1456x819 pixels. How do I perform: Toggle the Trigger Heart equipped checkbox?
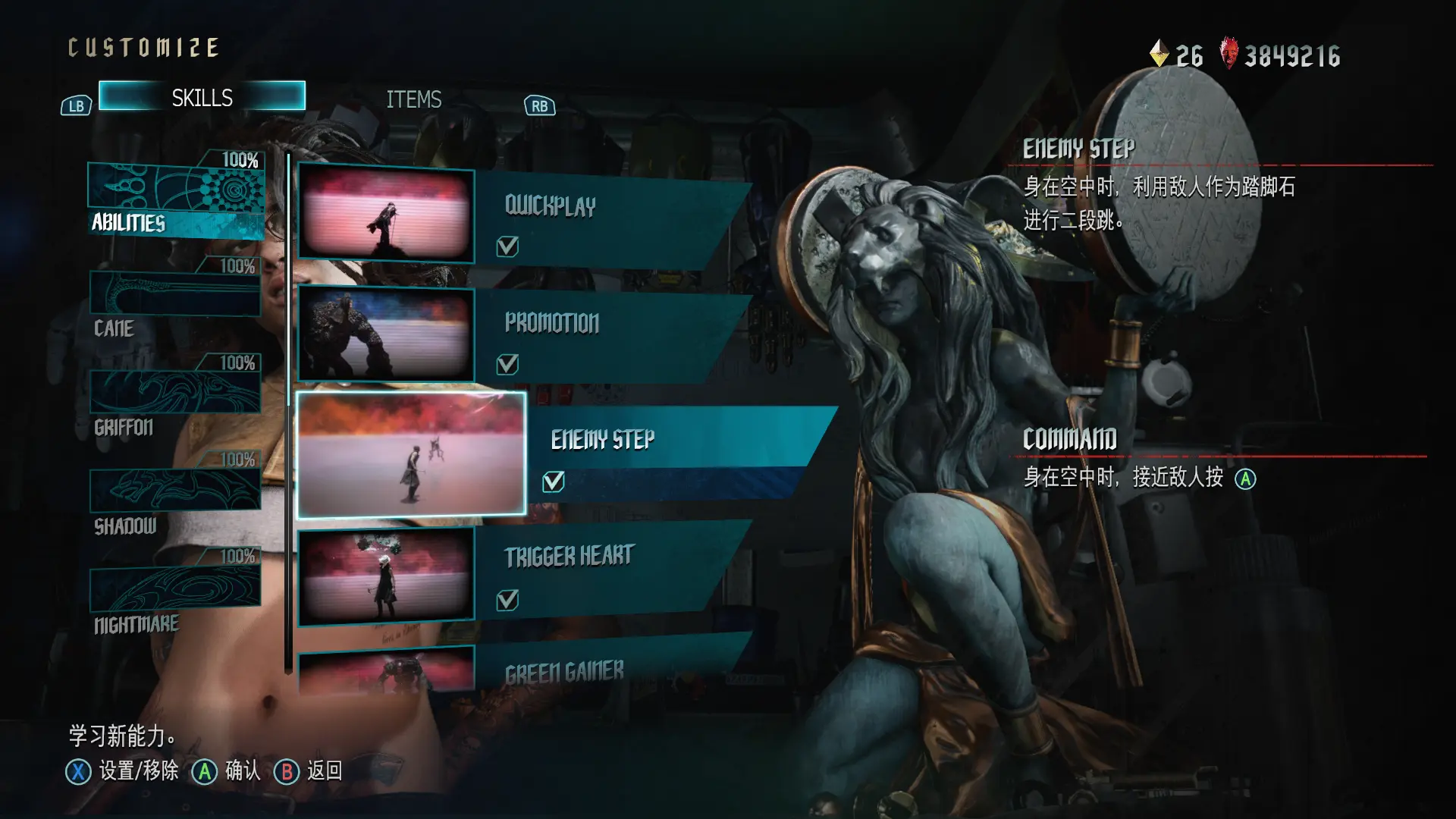(x=507, y=601)
